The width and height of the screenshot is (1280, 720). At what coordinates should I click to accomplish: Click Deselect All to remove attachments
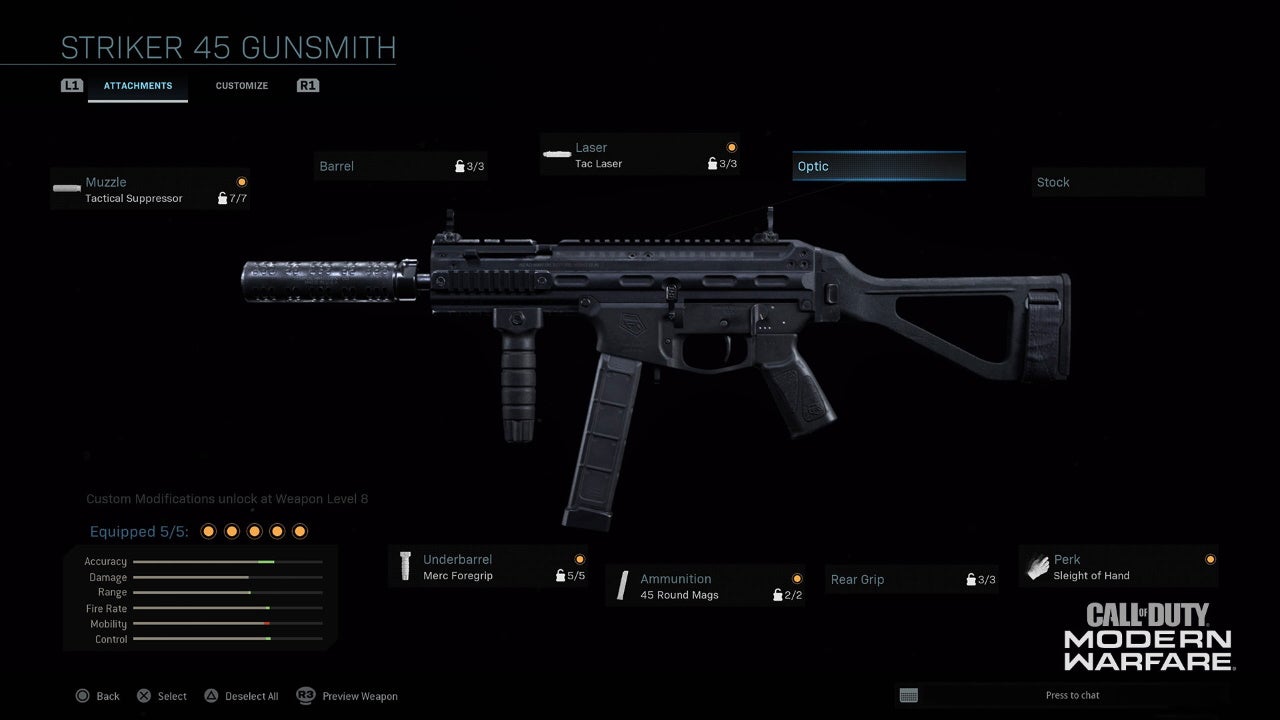click(241, 696)
